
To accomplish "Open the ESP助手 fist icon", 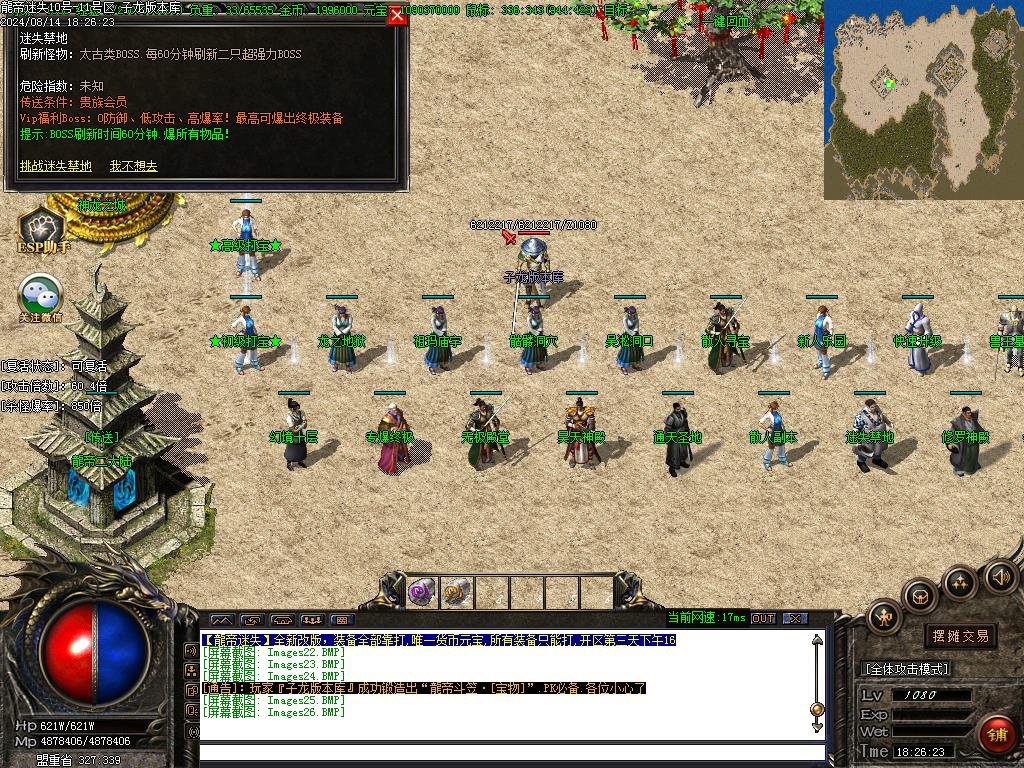I will tap(42, 227).
